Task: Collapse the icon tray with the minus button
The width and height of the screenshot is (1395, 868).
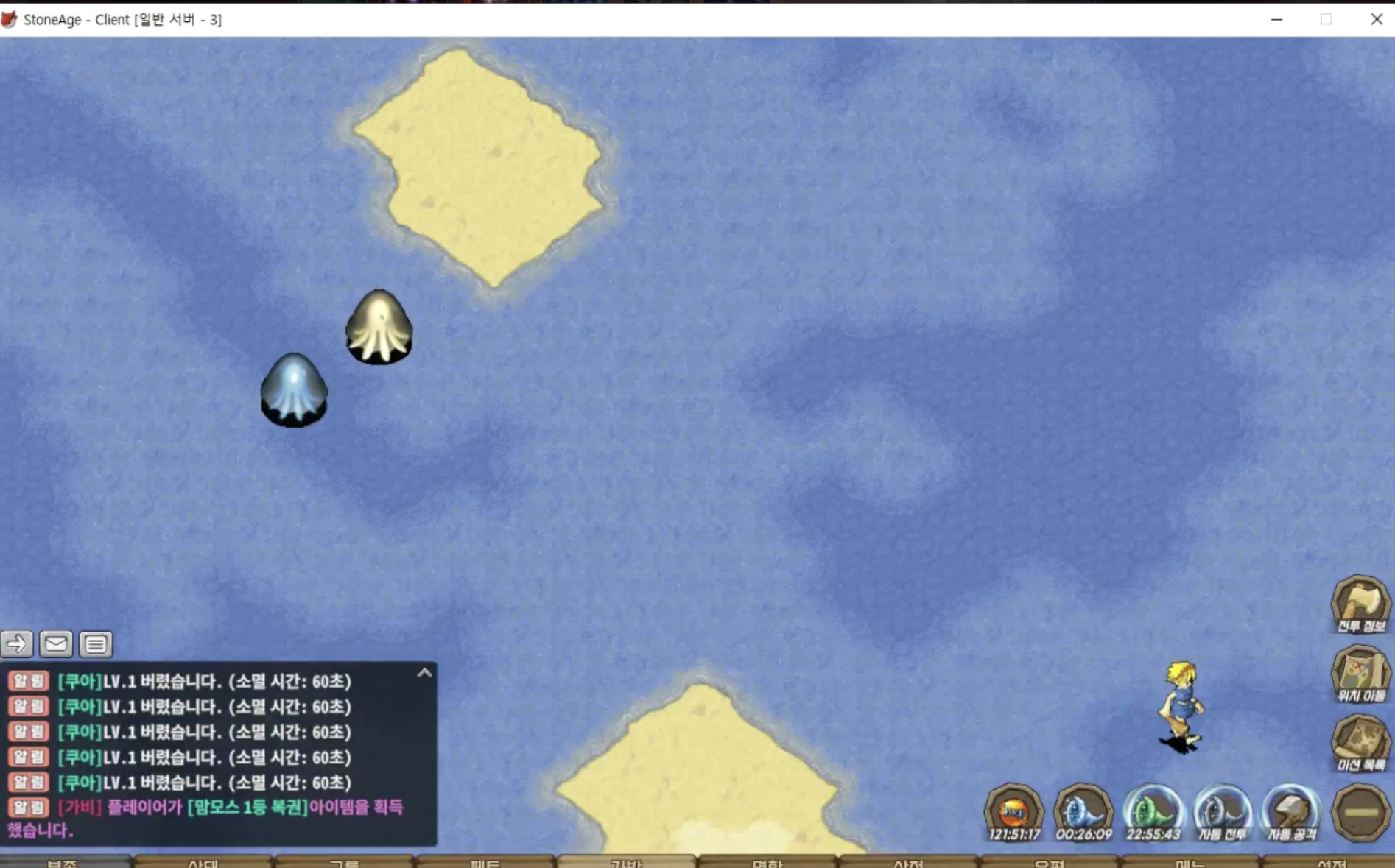Action: point(1360,812)
